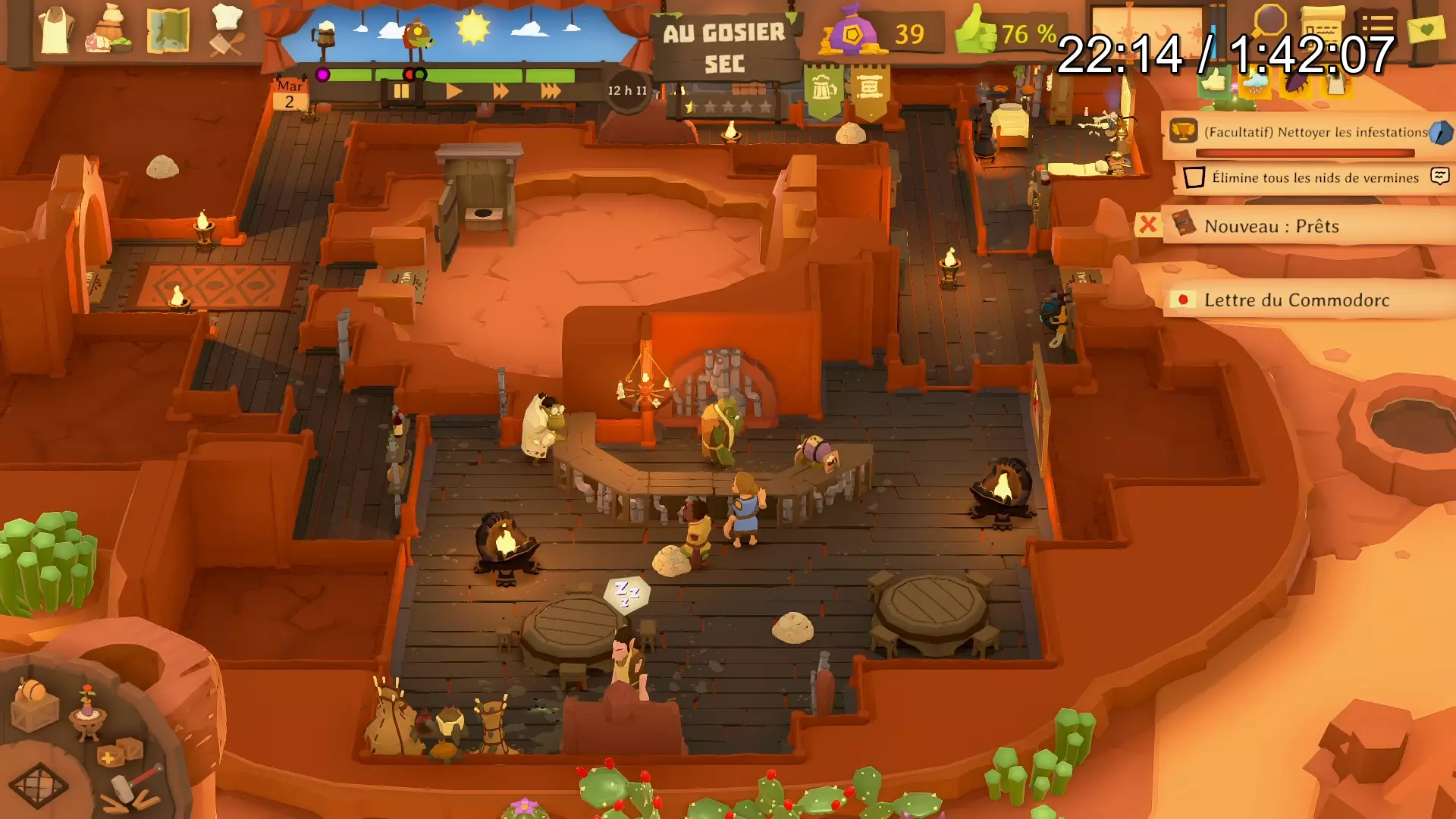Viewport: 1456px width, 819px height.
Task: Open the list menu icon
Action: (x=1376, y=27)
